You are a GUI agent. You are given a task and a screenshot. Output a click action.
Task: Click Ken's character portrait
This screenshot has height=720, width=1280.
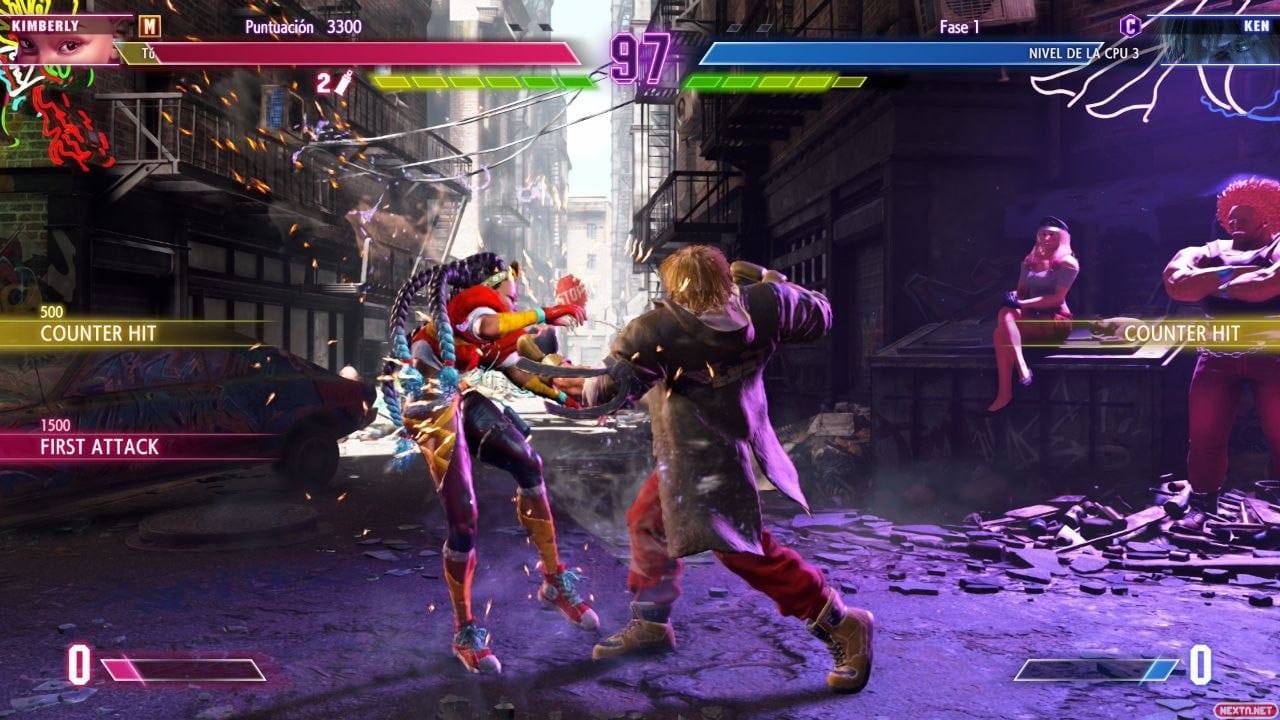pyautogui.click(x=1213, y=45)
